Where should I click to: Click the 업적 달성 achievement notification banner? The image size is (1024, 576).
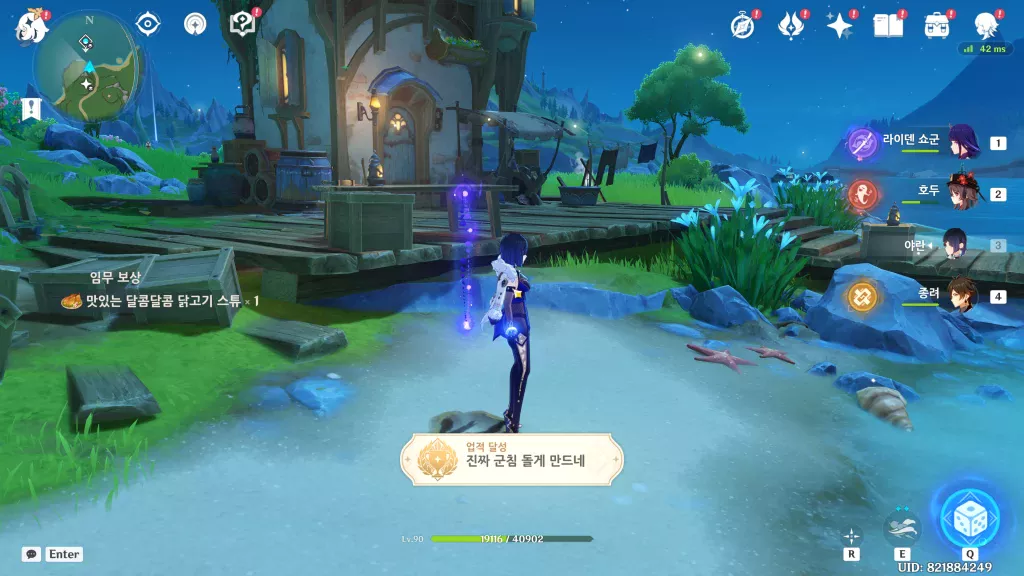(512, 459)
